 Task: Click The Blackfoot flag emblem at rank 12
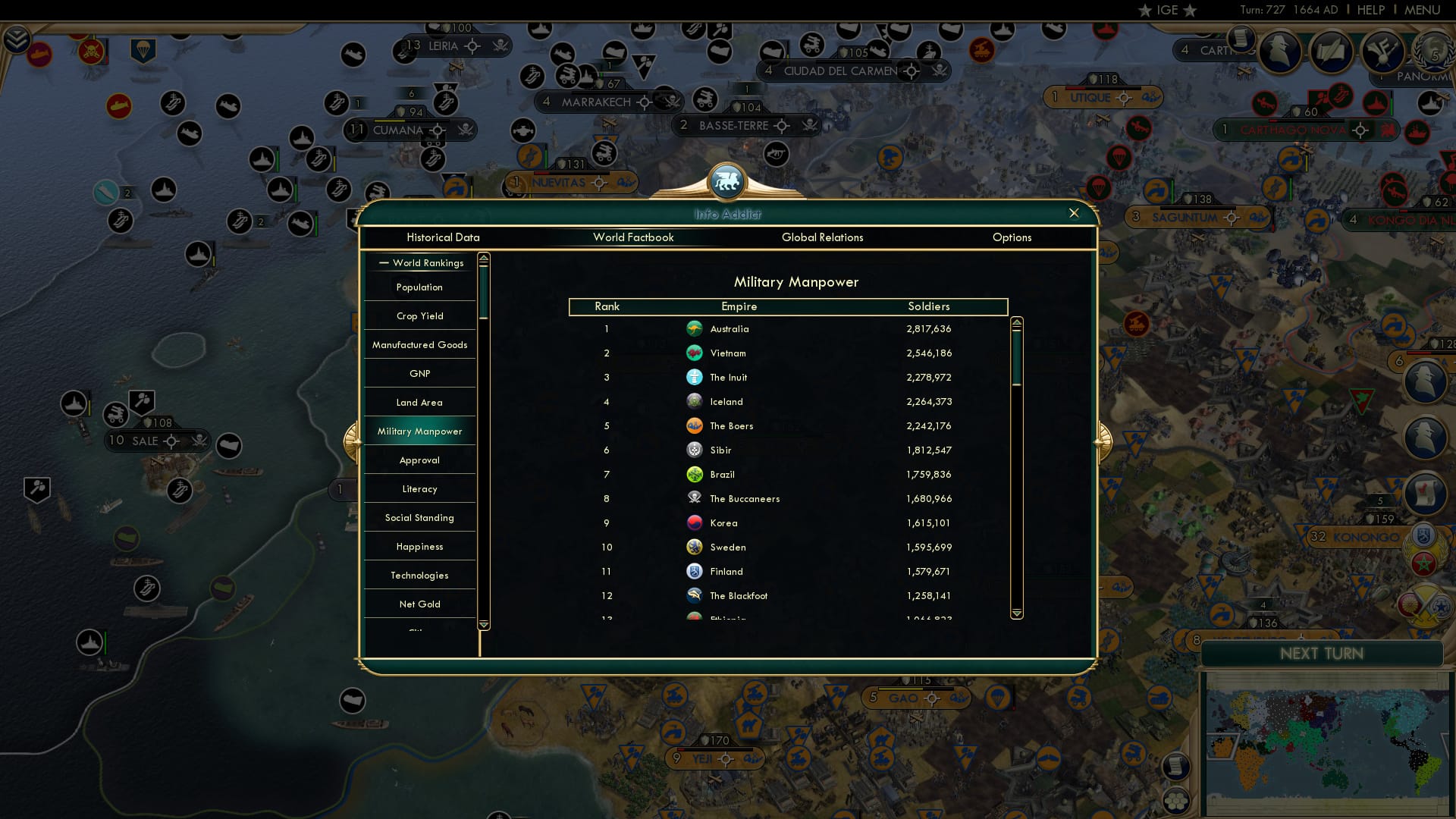pos(695,595)
